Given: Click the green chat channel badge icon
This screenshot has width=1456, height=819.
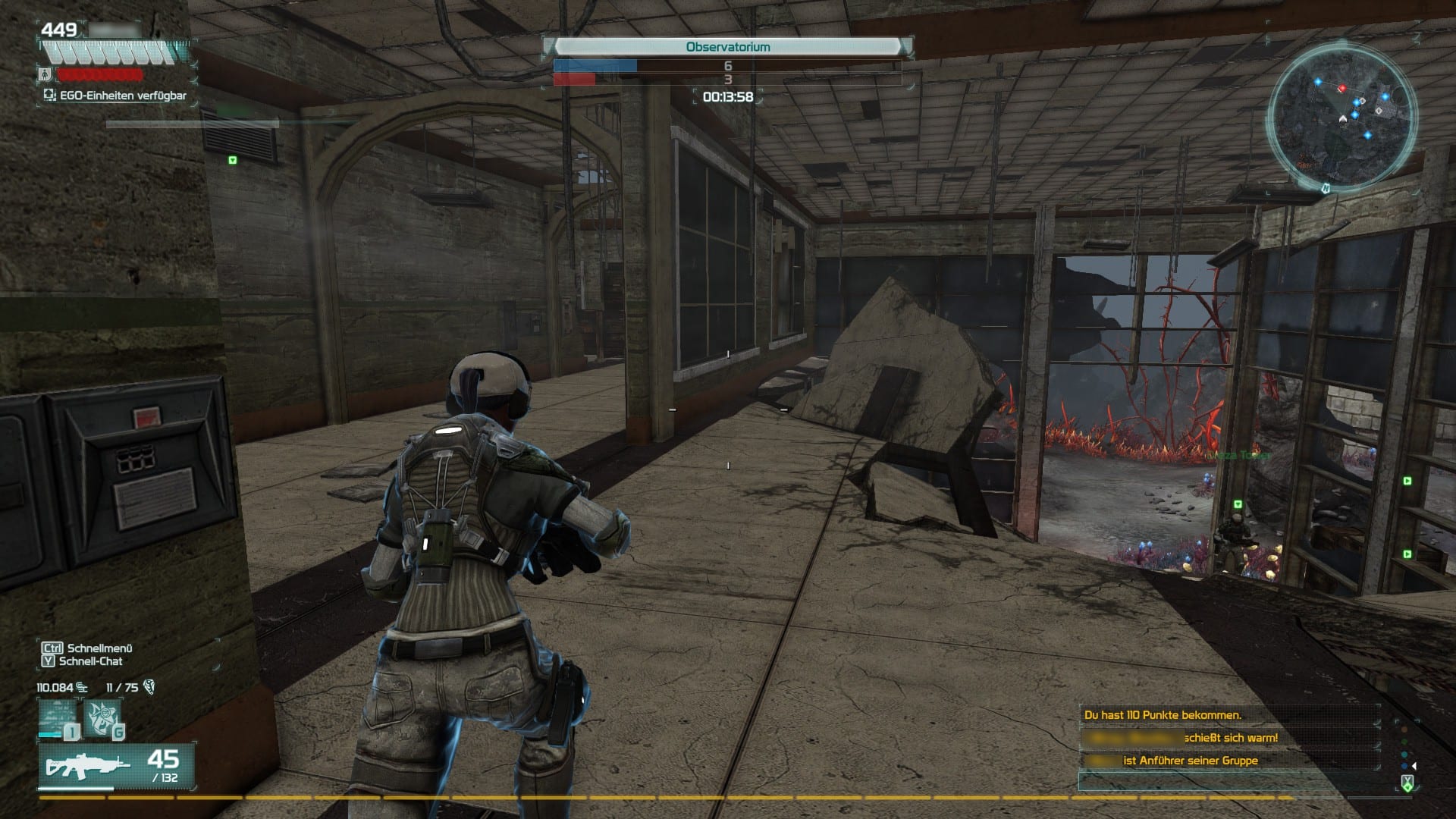Looking at the screenshot, I should [1407, 784].
